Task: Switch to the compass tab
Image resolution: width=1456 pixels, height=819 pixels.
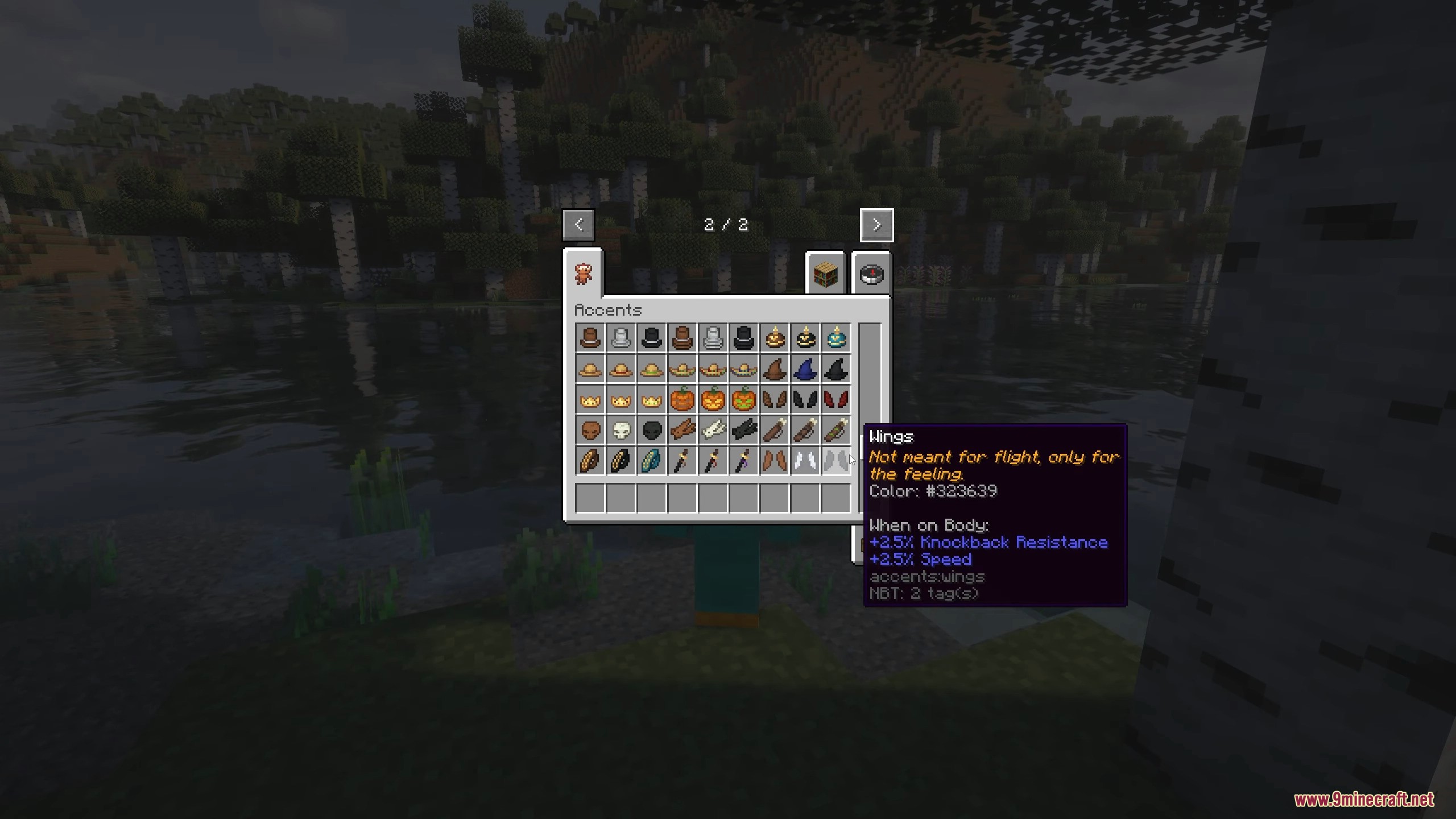Action: [871, 274]
